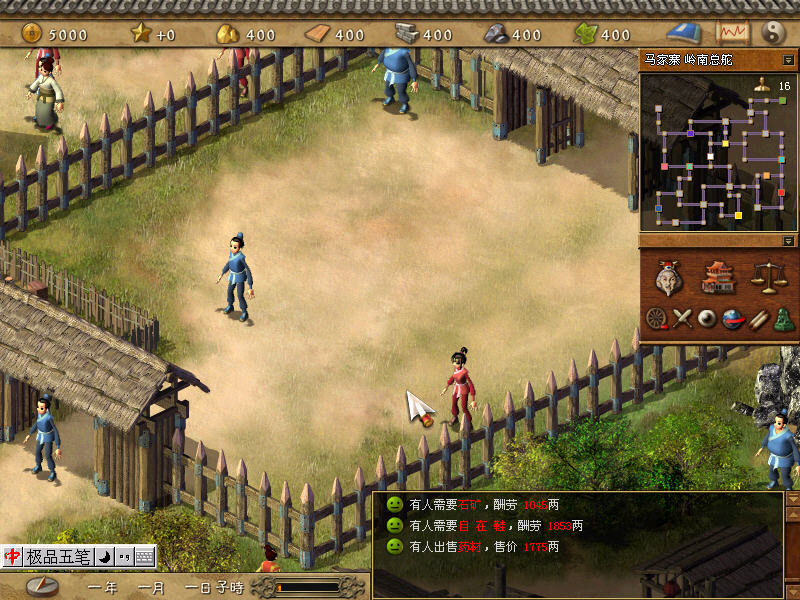Open the rolled scroll icon
The height and width of the screenshot is (600, 800).
coord(758,319)
